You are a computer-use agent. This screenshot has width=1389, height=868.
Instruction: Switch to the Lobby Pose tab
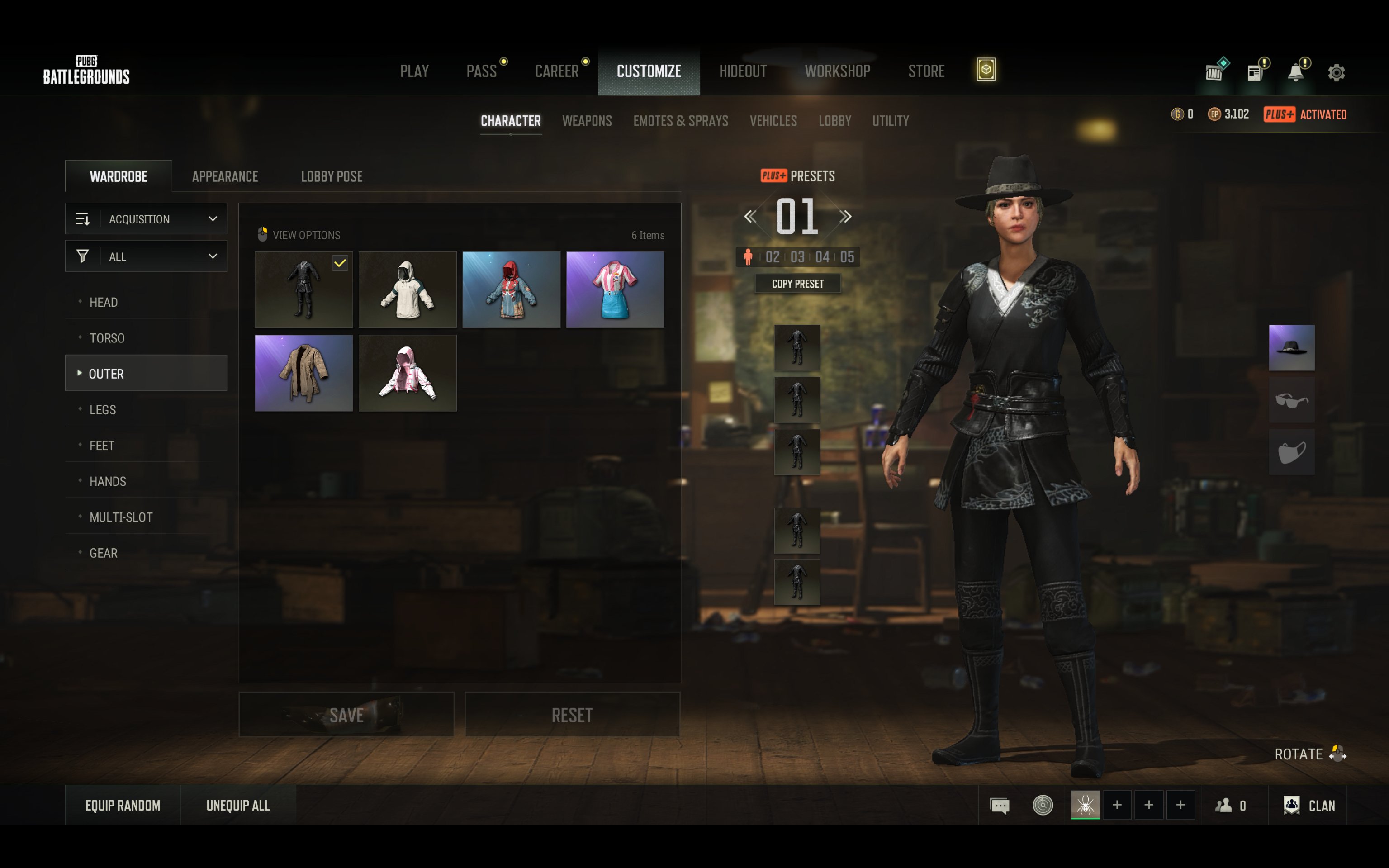pos(331,176)
